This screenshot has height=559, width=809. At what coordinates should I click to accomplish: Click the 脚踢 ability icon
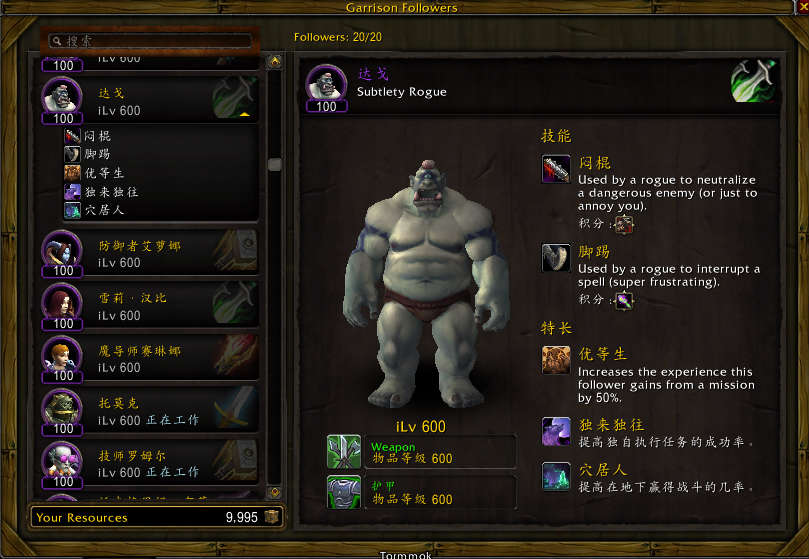556,257
